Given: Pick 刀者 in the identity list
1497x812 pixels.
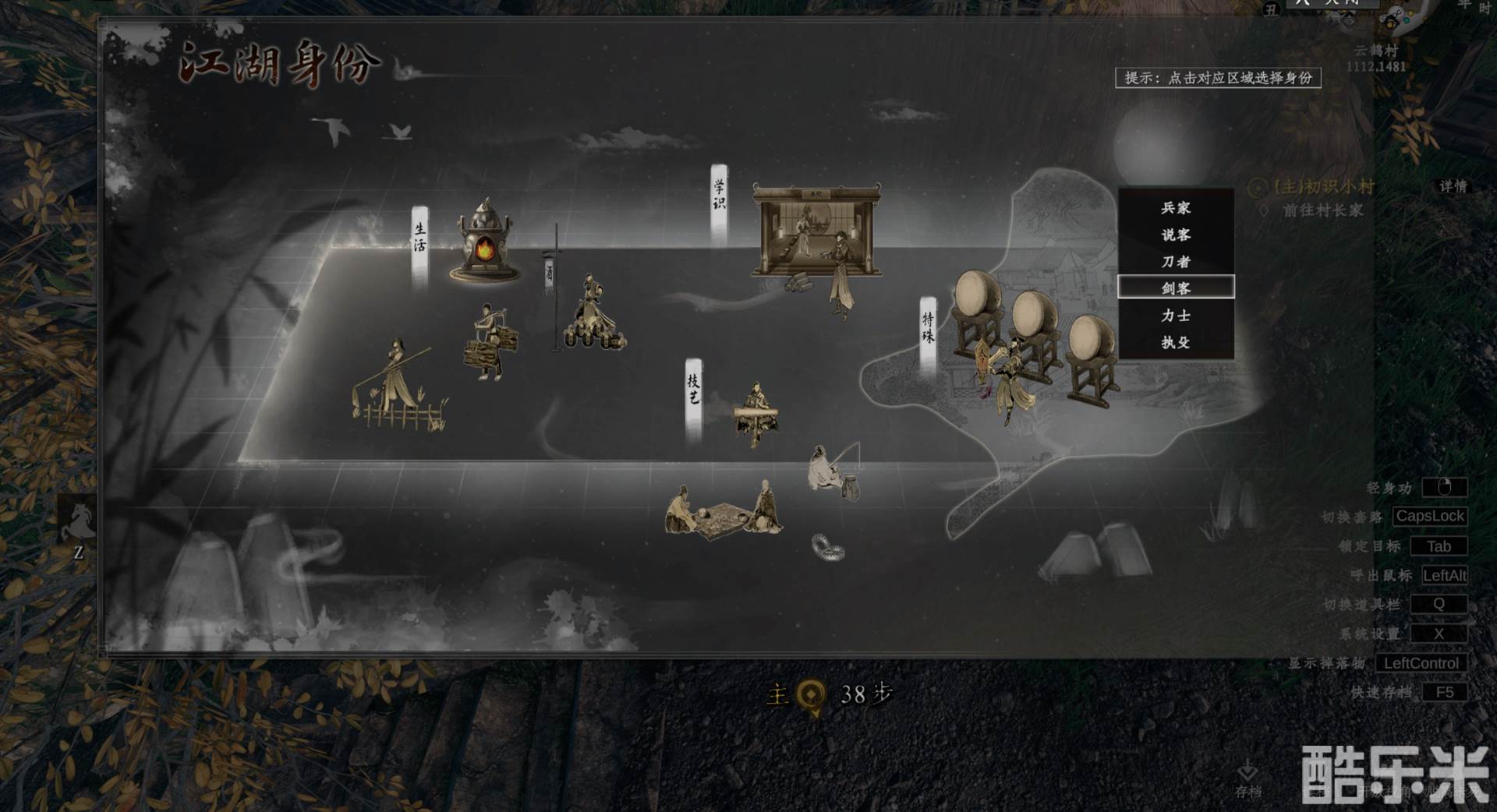Looking at the screenshot, I should tap(1175, 262).
